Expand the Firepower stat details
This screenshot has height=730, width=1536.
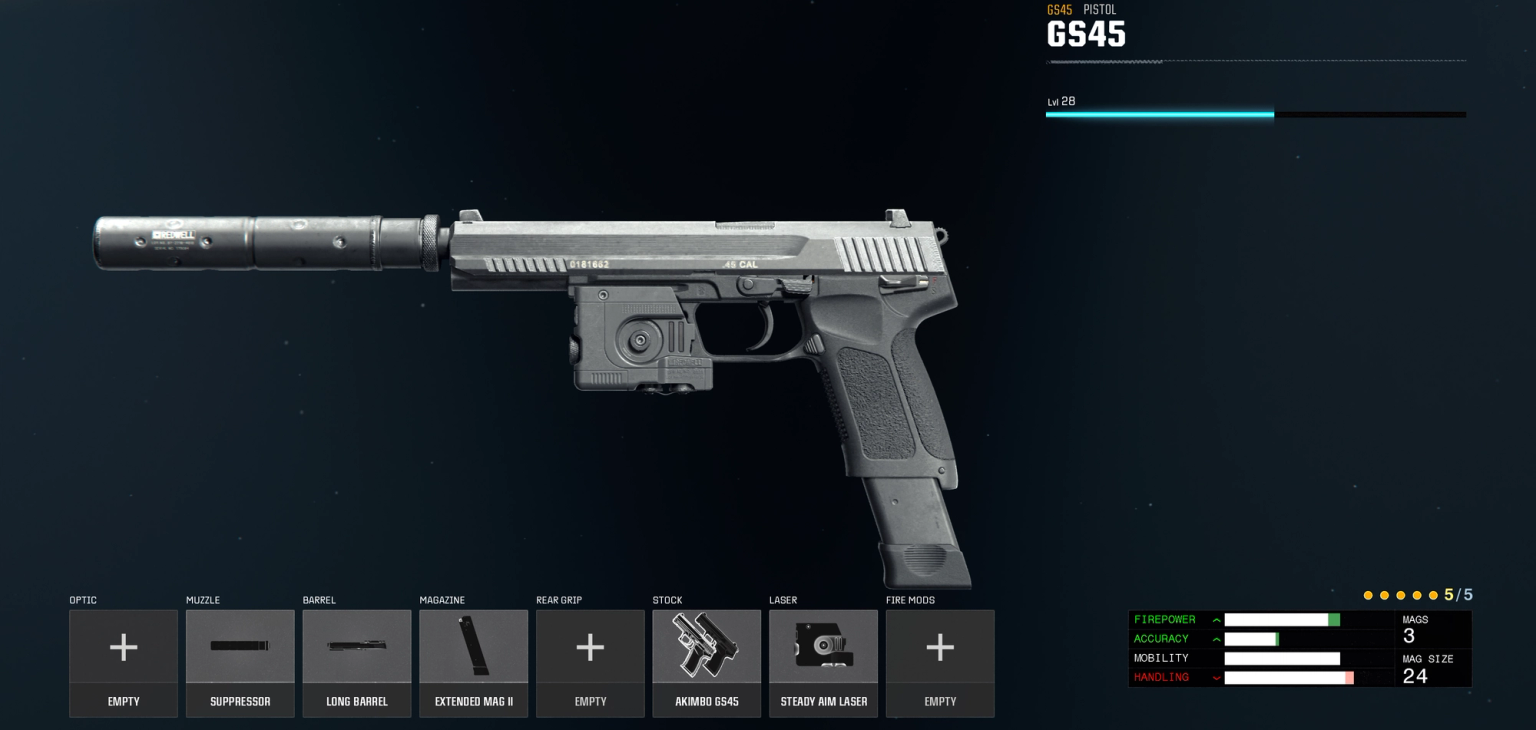coord(1216,620)
